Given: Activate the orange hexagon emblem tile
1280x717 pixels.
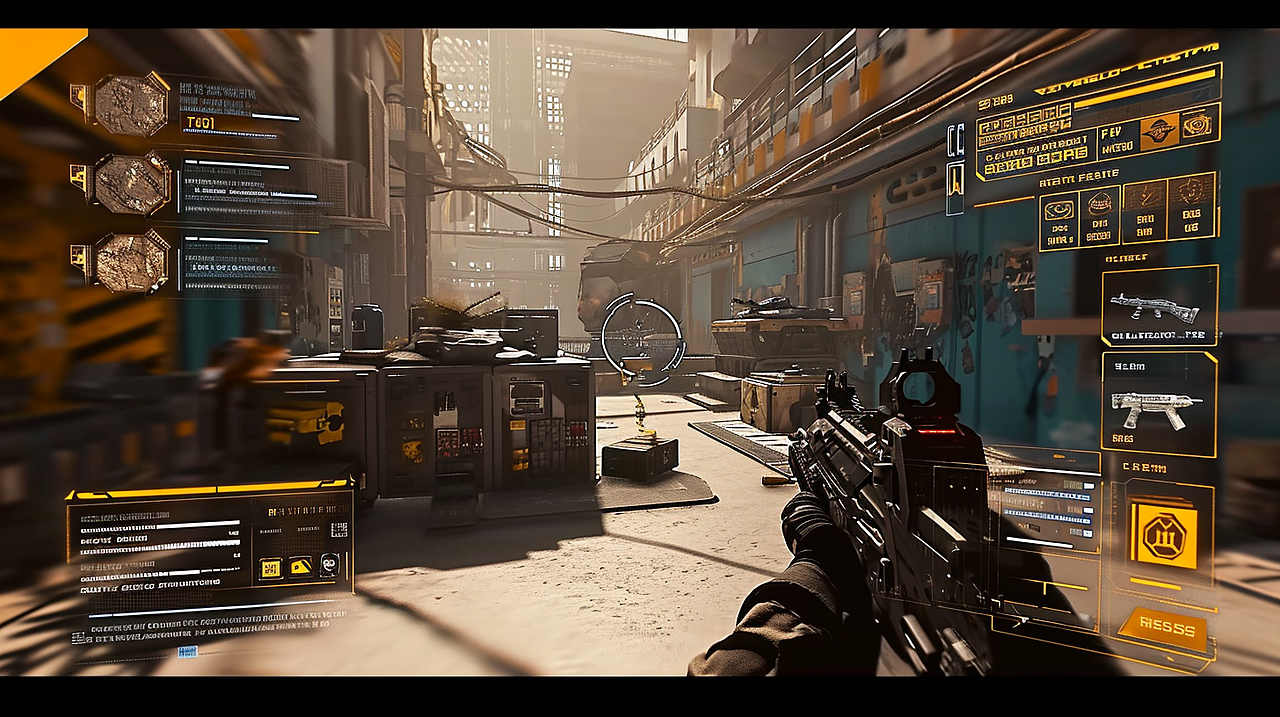Looking at the screenshot, I should click(x=1164, y=535).
